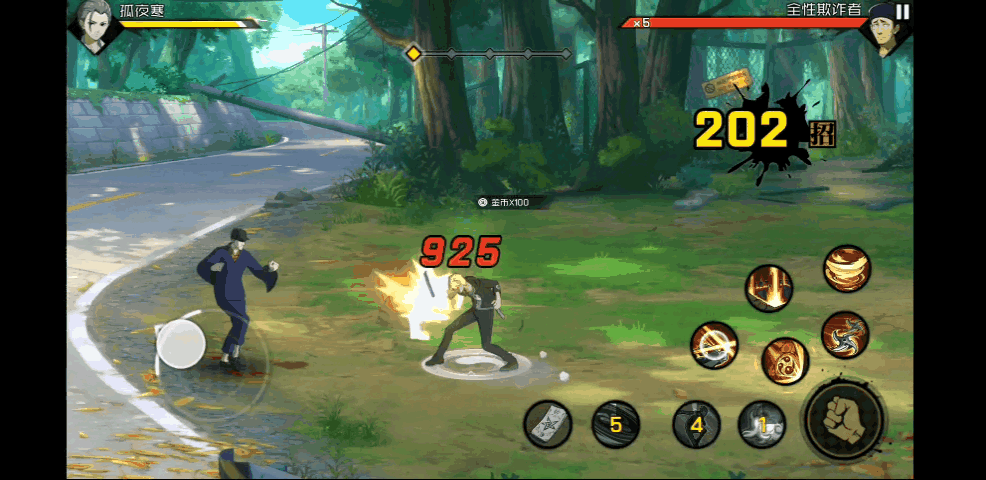Click the player character portrait
986x480 pixels.
click(x=91, y=25)
